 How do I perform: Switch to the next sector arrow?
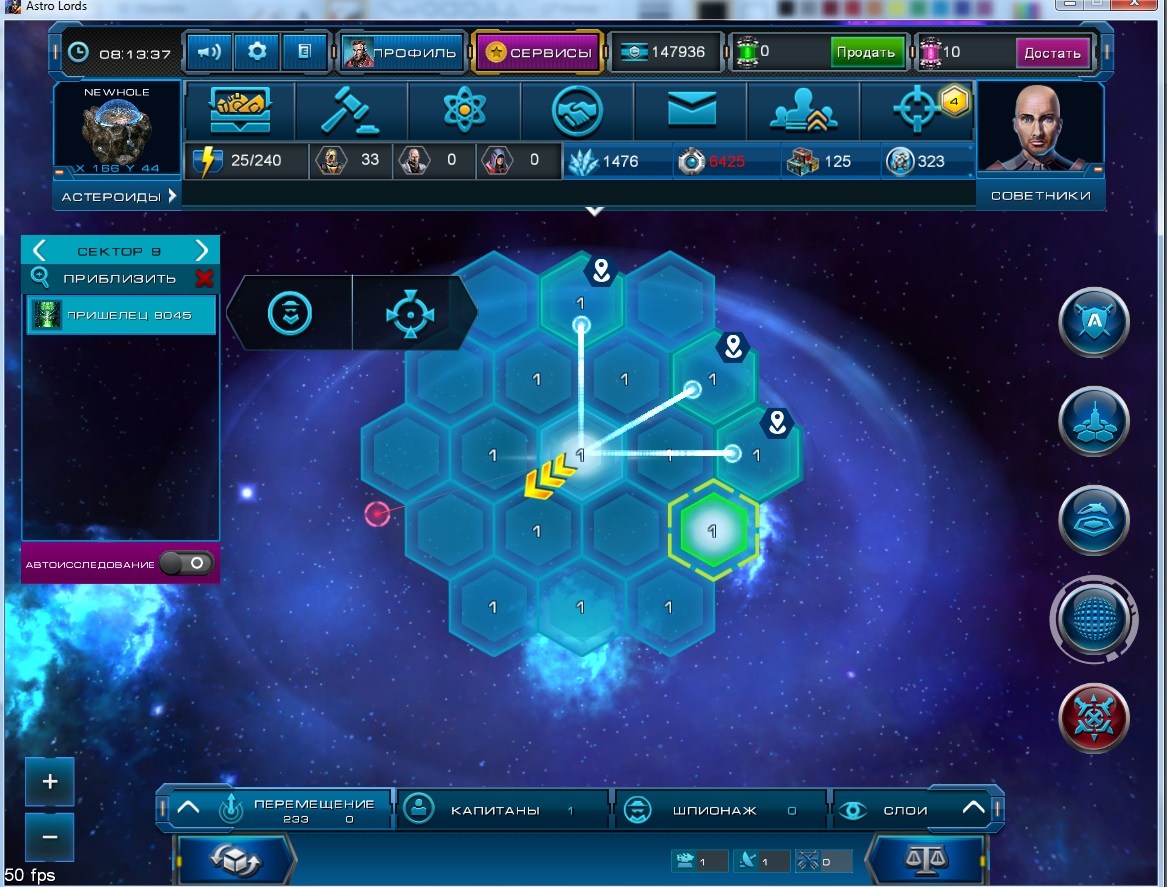click(x=202, y=250)
